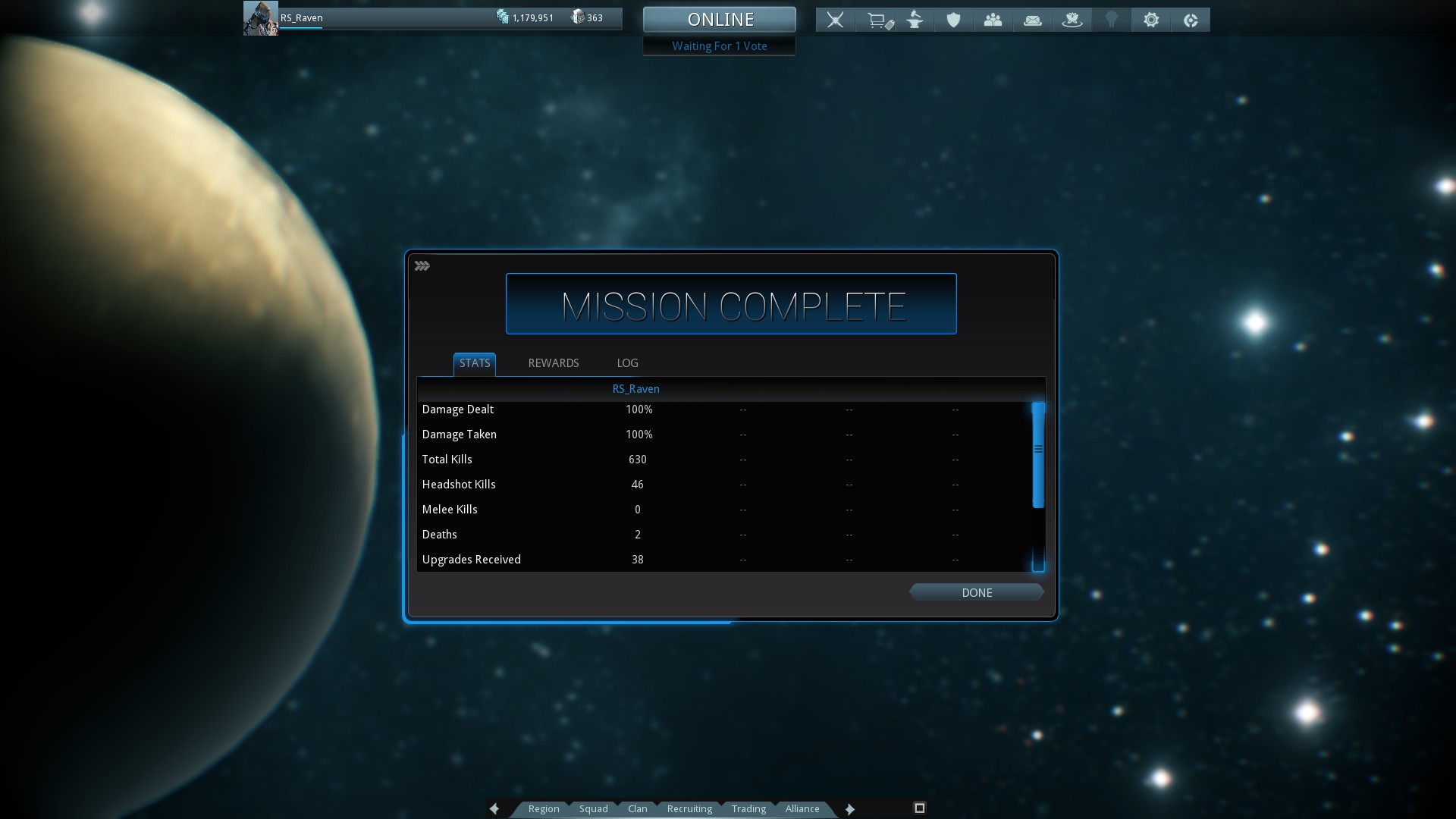1456x819 pixels.
Task: Open the envelope inbox icon
Action: [1032, 20]
